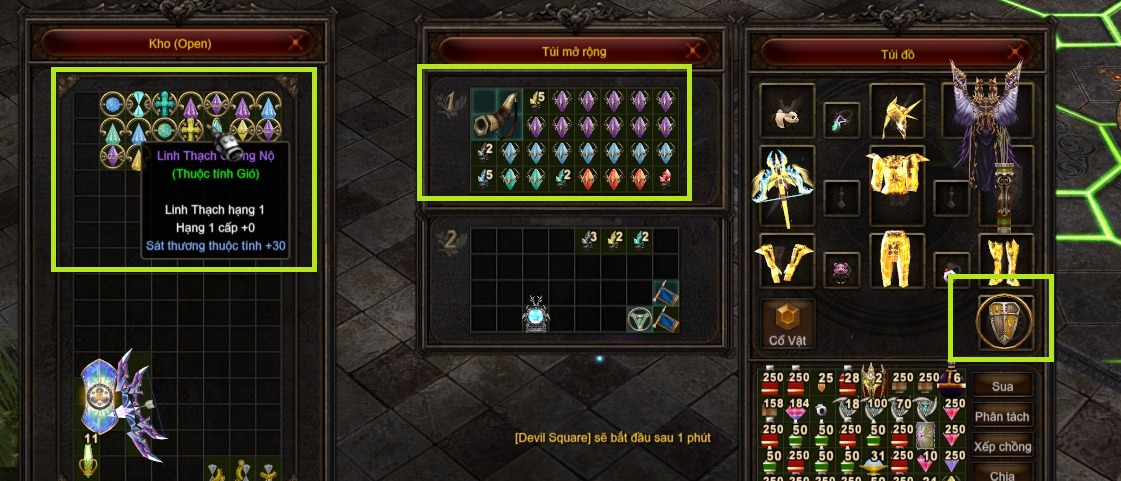Open the Cổ Vật artifact button

point(787,324)
